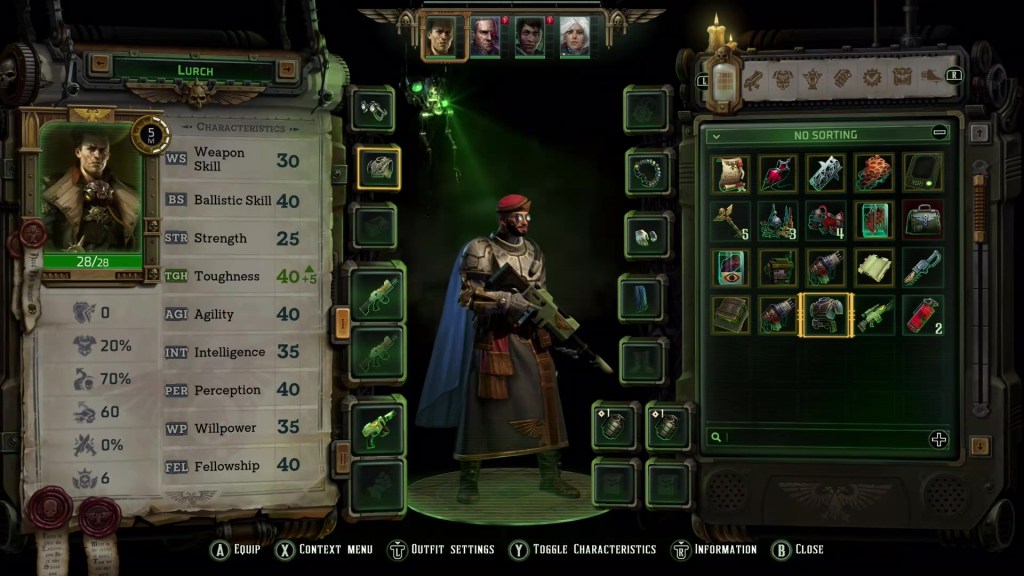This screenshot has height=576, width=1024.
Task: Select the chainsword item in inventory
Action: click(923, 268)
